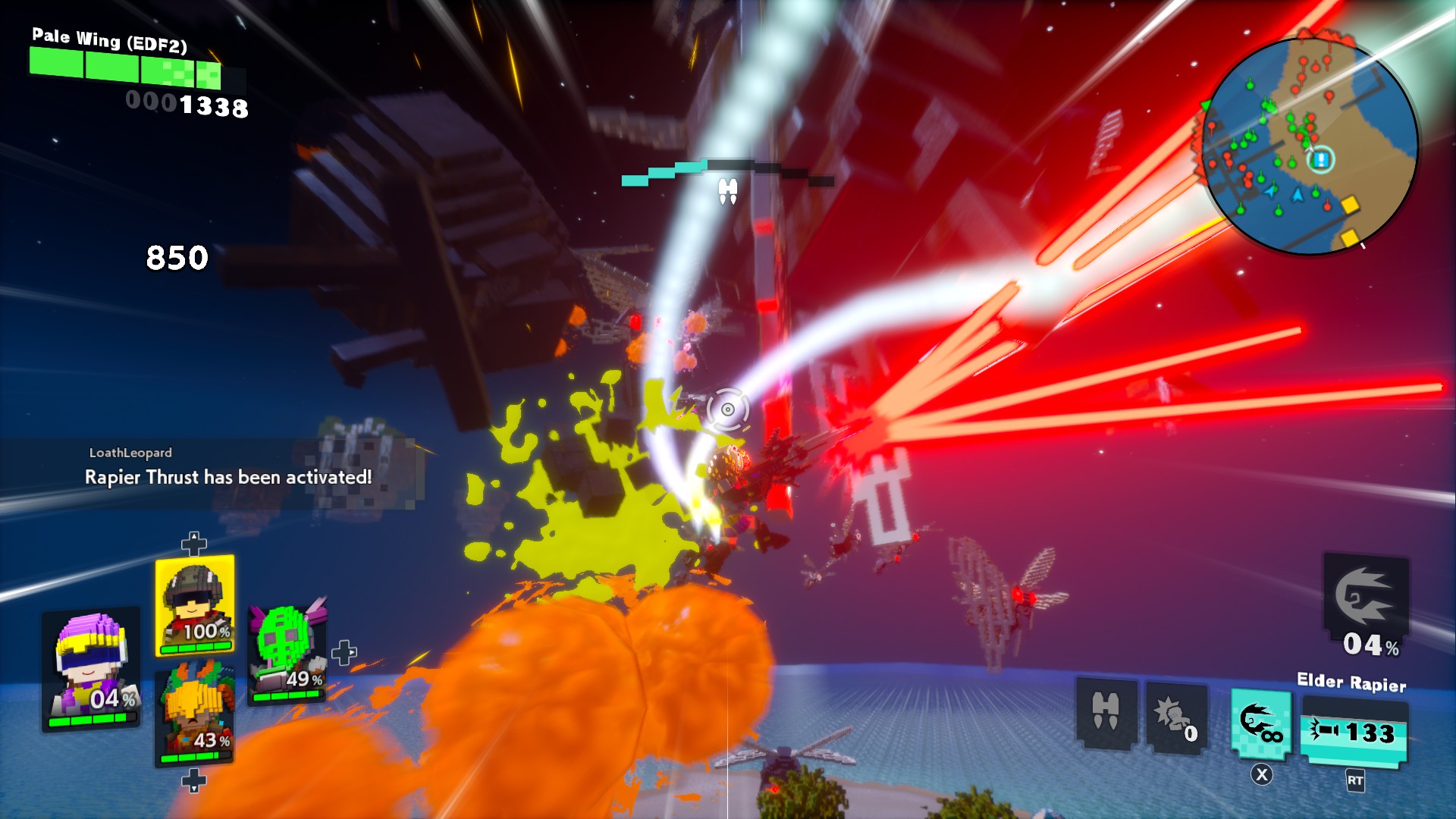This screenshot has height=819, width=1456.
Task: Click the circular minimap
Action: (1310, 146)
